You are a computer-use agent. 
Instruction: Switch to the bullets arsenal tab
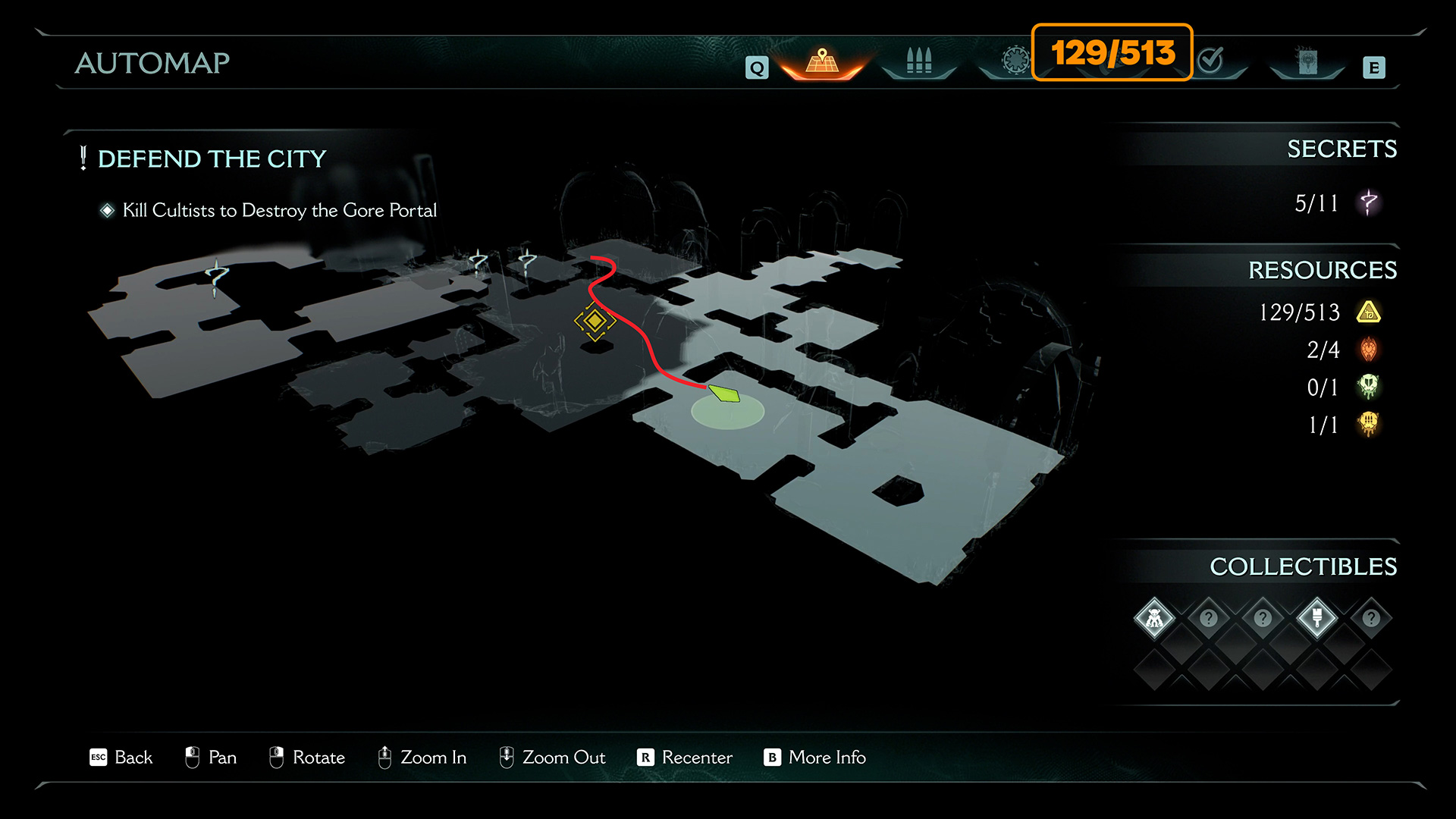point(918,61)
